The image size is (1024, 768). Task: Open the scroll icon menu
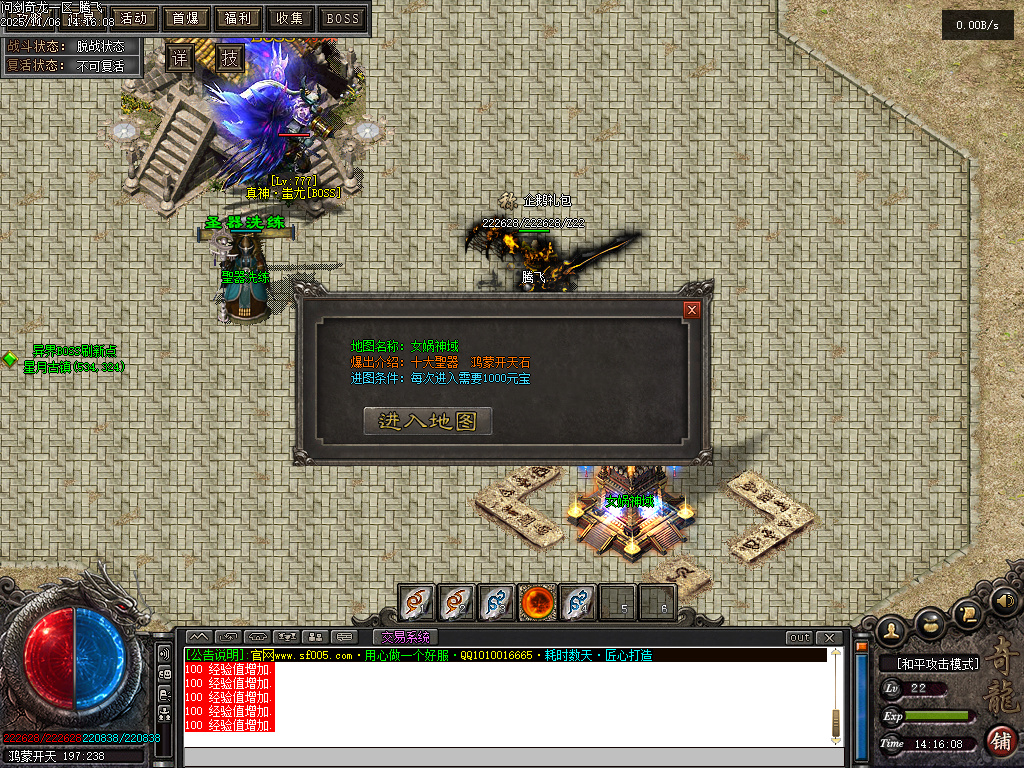point(967,611)
